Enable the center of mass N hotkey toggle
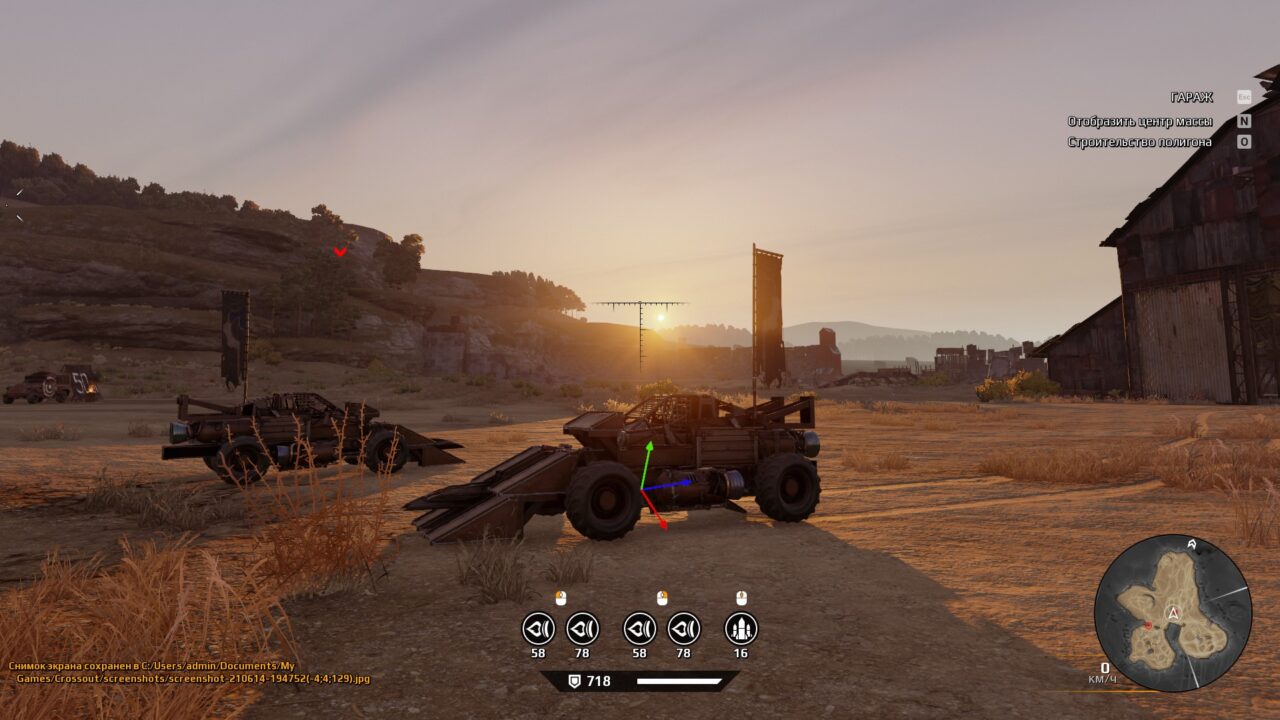The width and height of the screenshot is (1280, 720). 1244,122
